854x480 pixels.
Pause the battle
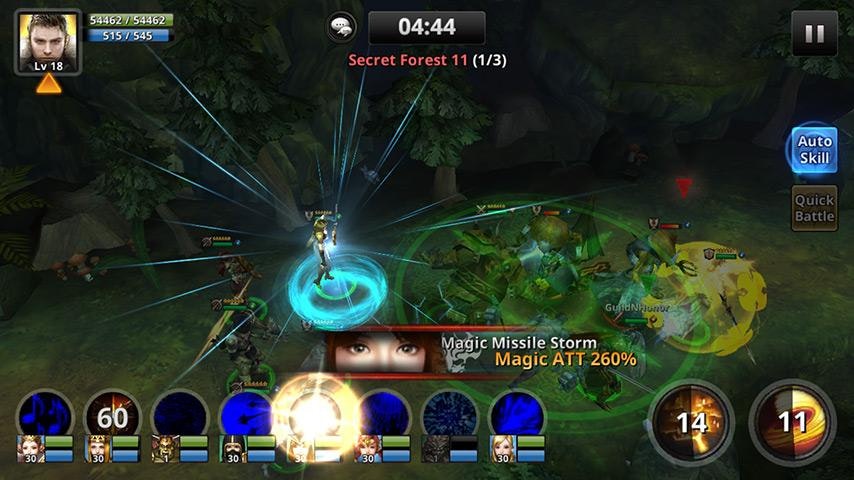[x=814, y=34]
